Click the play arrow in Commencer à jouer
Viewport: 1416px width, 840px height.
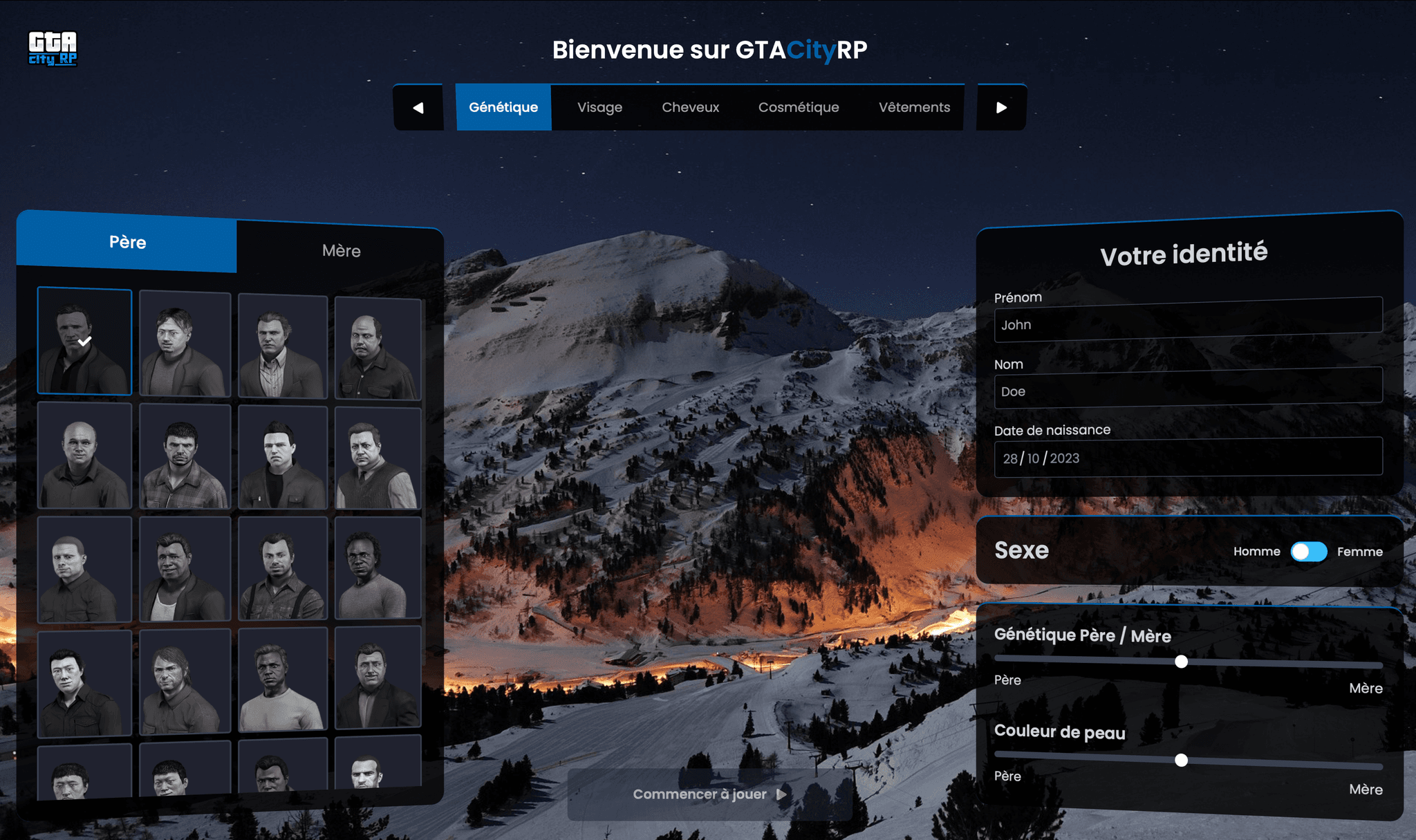[780, 794]
